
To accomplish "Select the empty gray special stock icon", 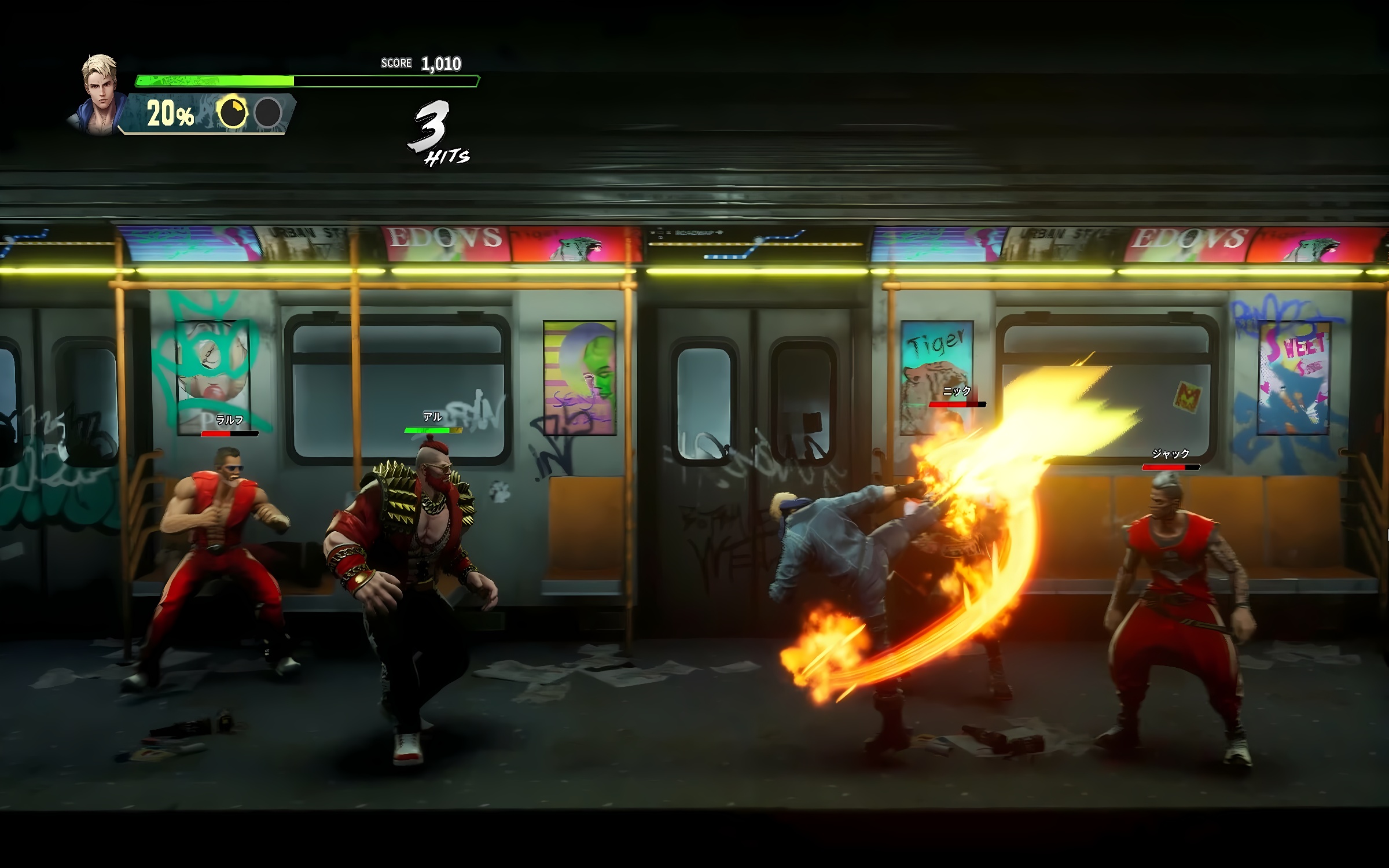I will pyautogui.click(x=268, y=112).
